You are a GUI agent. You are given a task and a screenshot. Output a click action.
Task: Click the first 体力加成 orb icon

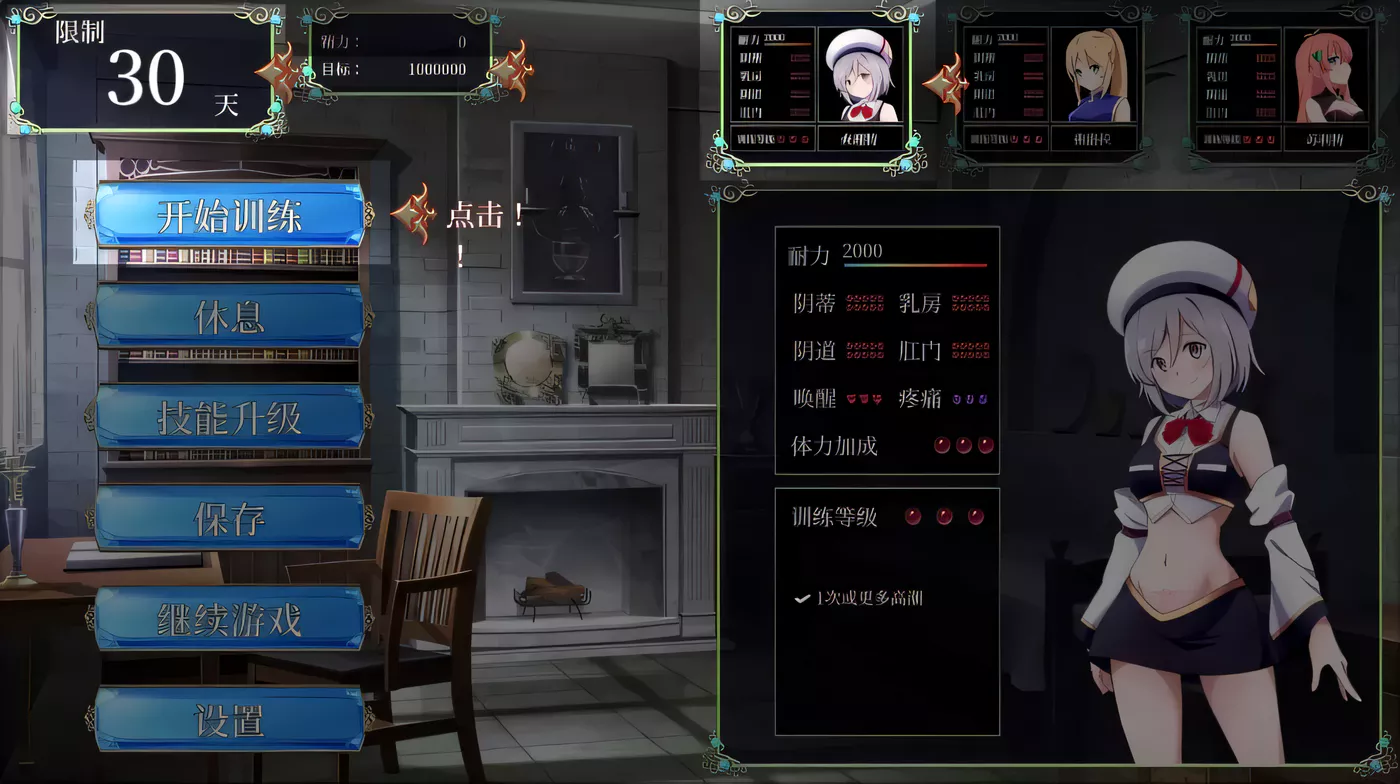click(x=941, y=447)
